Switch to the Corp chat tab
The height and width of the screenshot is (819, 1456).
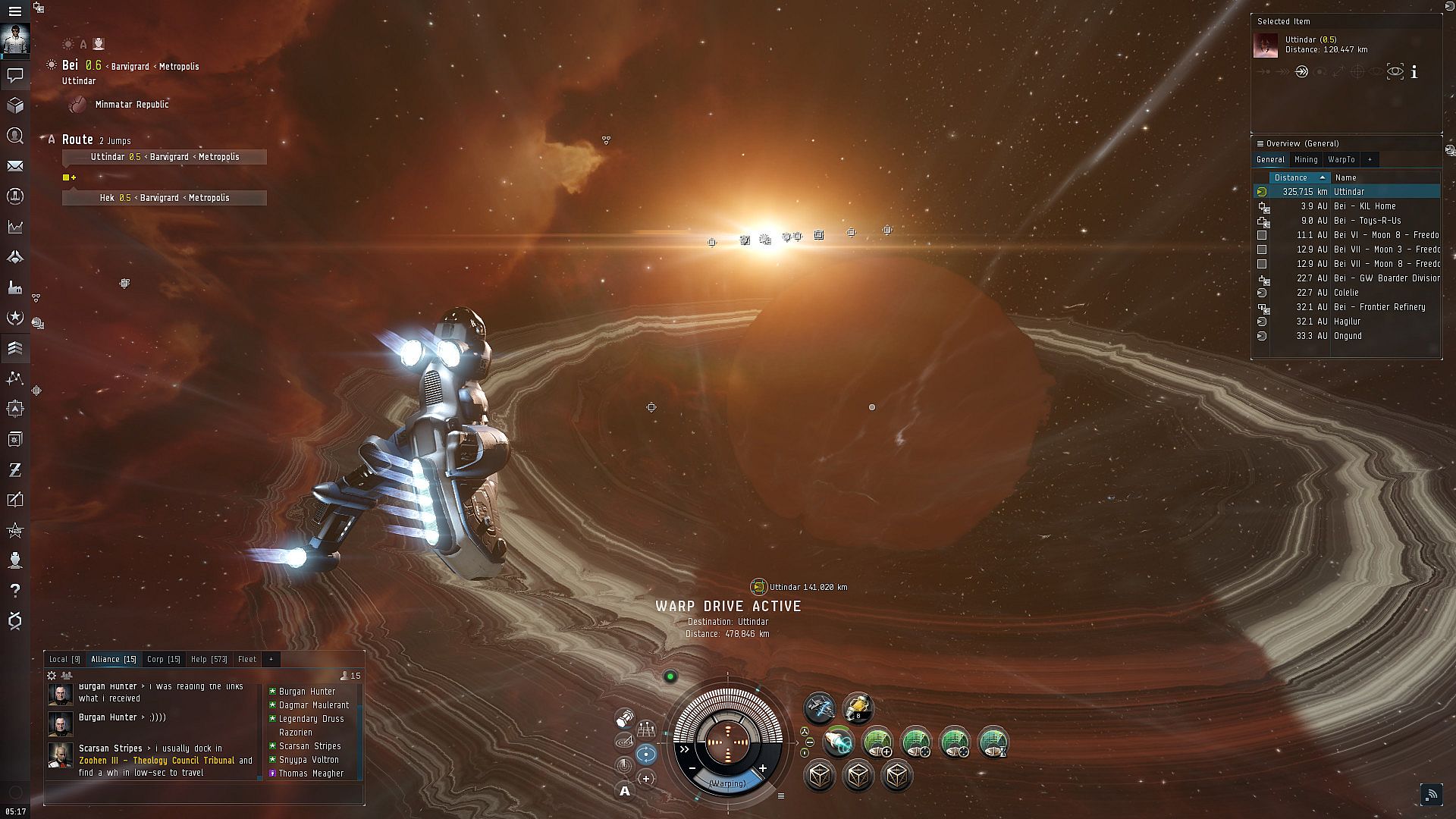(163, 659)
